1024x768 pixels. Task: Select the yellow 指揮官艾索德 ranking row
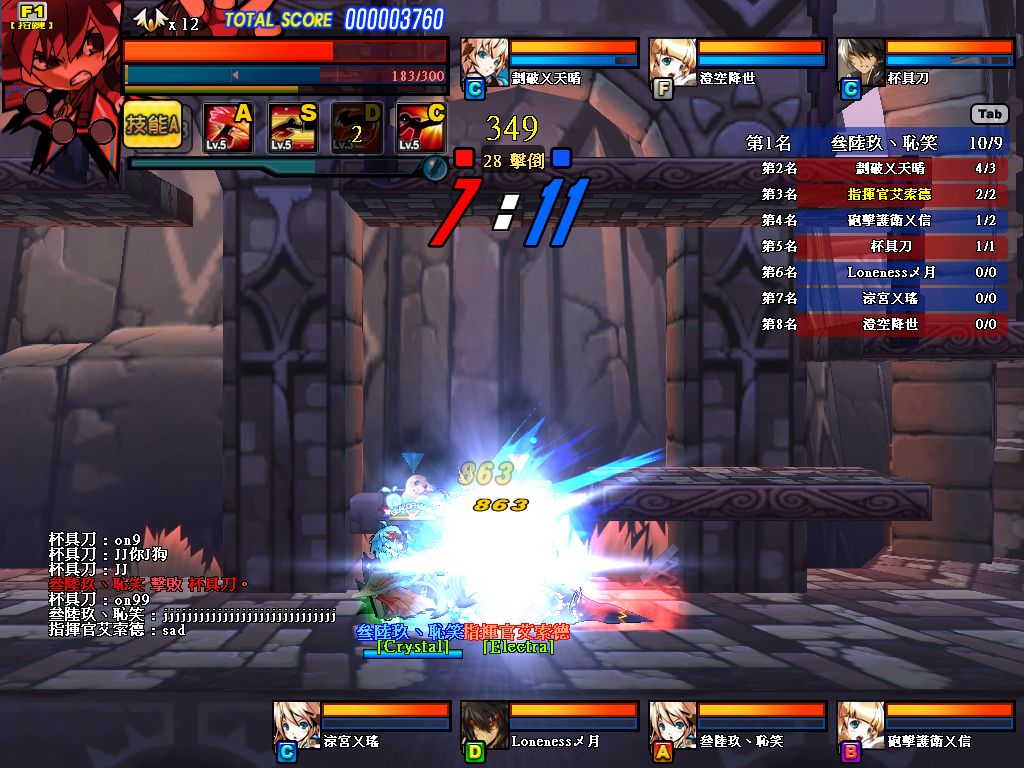click(x=878, y=194)
